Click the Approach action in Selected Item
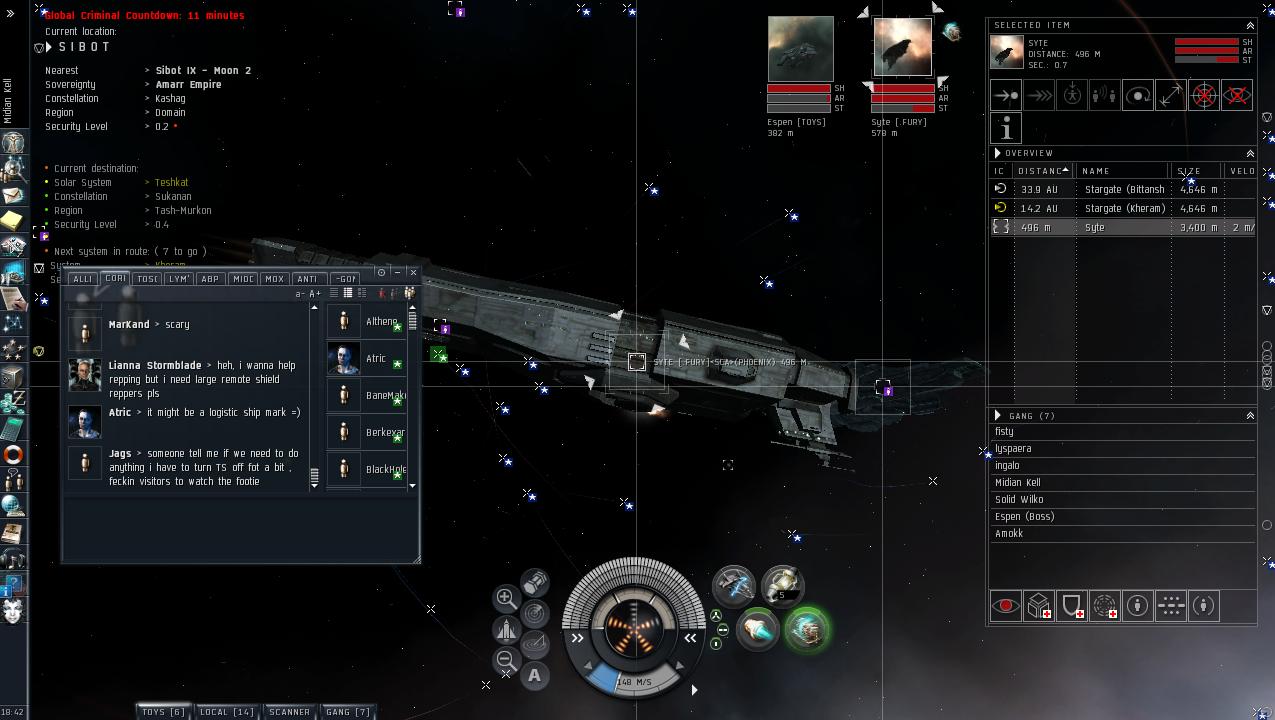Screen dimensions: 1275x720 tap(1006, 95)
